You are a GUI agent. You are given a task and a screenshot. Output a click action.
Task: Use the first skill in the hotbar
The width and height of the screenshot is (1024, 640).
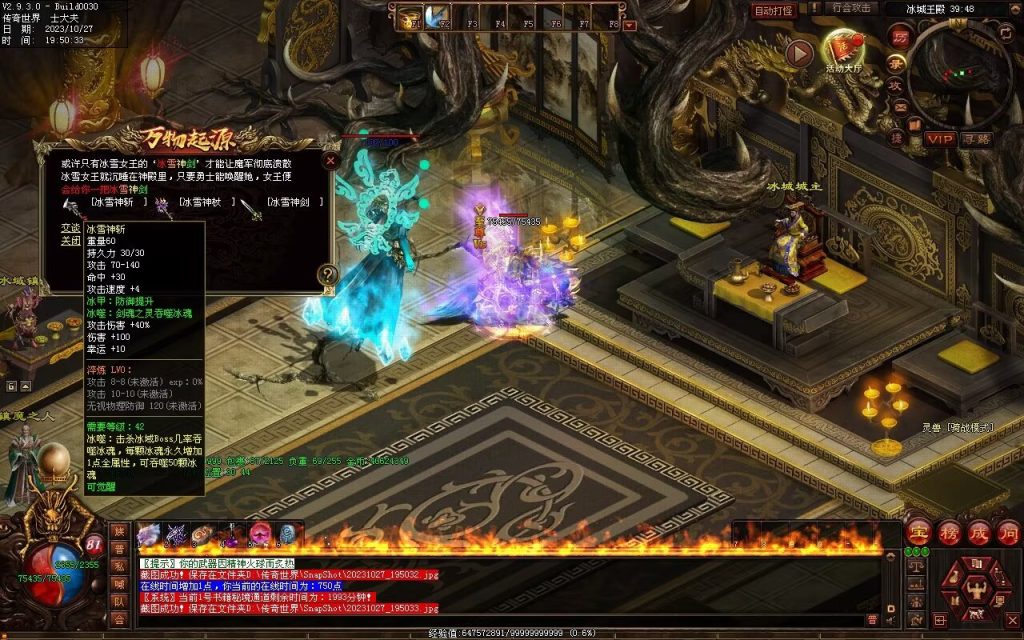point(149,534)
